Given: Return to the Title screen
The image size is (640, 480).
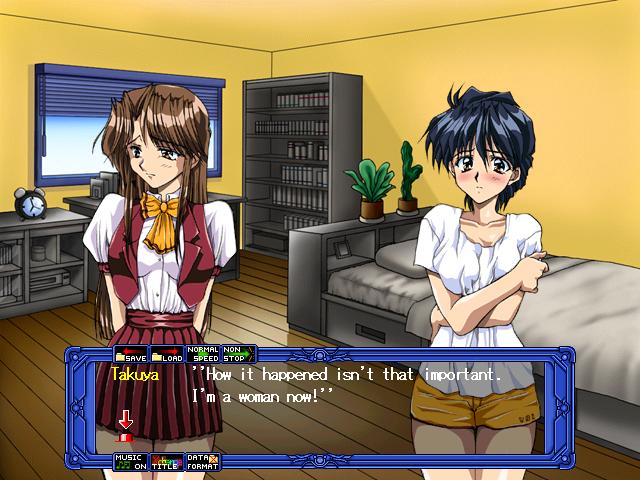Looking at the screenshot, I should tap(167, 462).
